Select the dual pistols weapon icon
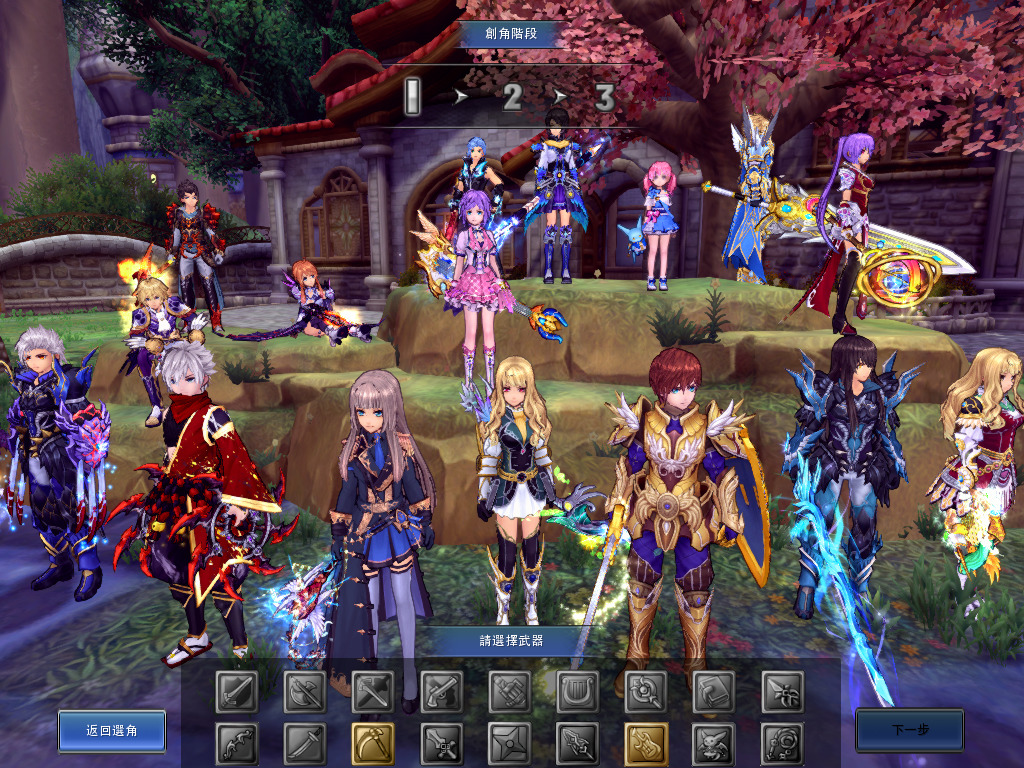 pos(441,691)
